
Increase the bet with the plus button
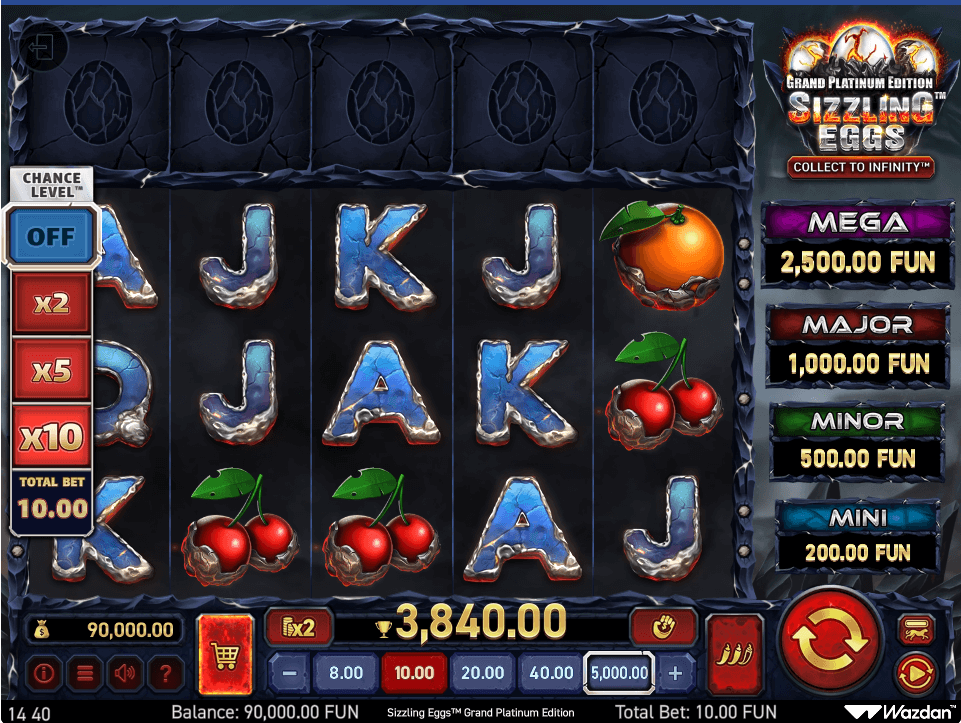point(676,673)
